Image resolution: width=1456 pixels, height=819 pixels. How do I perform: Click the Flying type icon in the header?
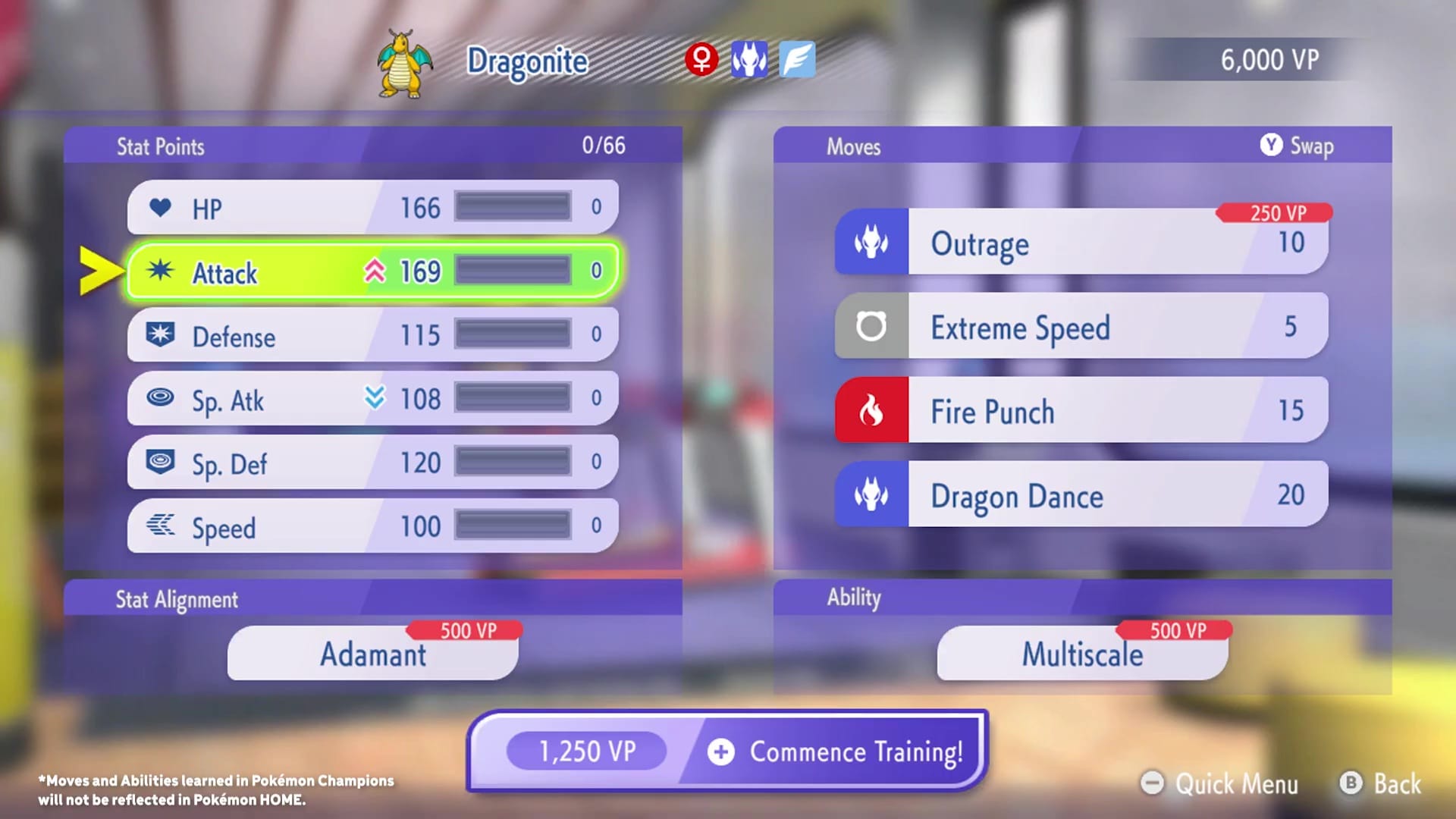[798, 61]
